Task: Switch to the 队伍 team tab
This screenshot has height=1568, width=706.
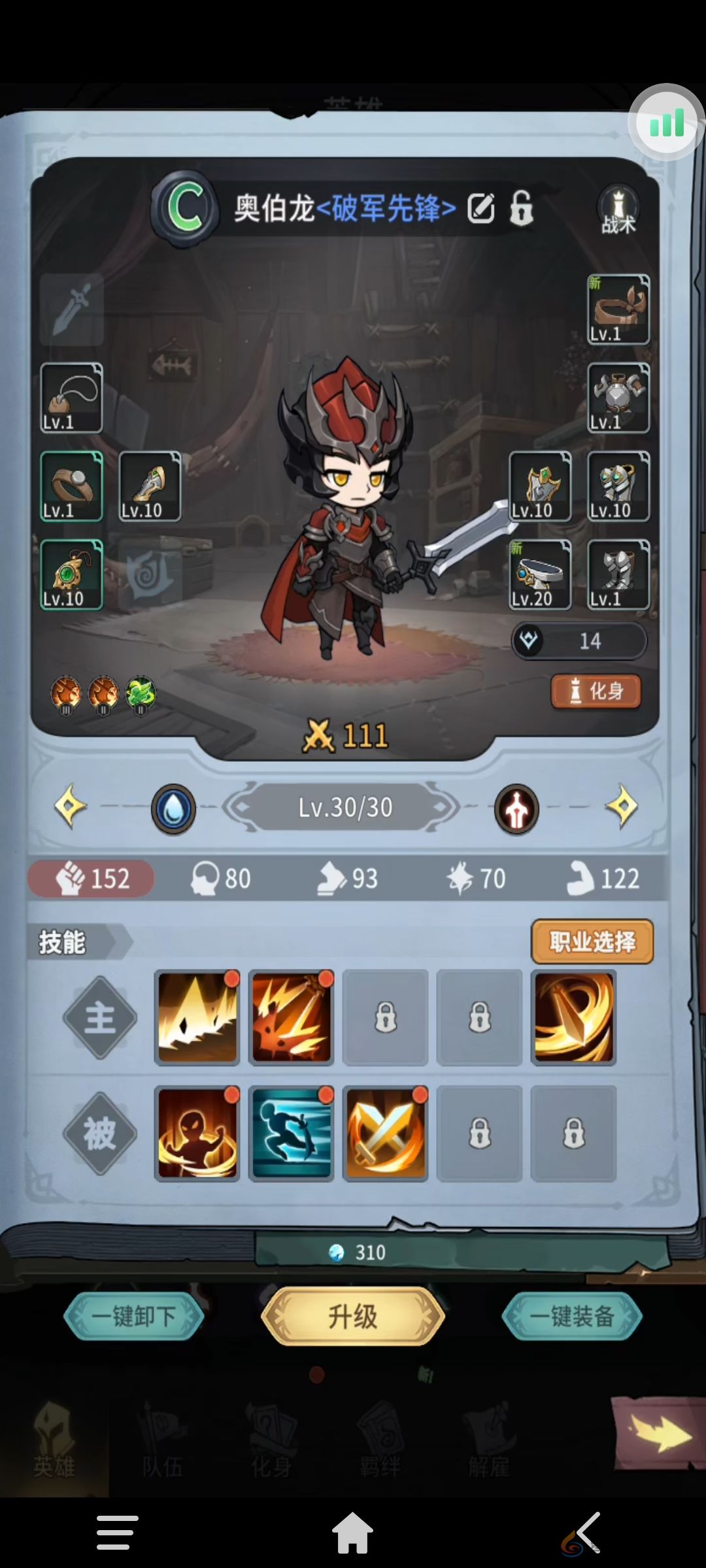Action: click(162, 1447)
